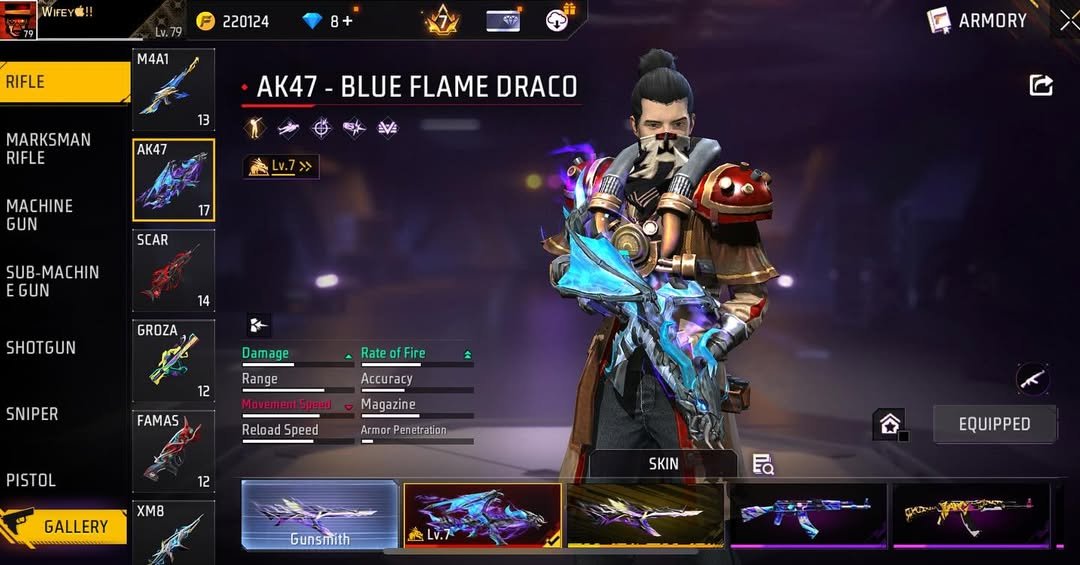Viewport: 1080px width, 565px height.
Task: Select the Machine Gun category
Action: pyautogui.click(x=60, y=214)
